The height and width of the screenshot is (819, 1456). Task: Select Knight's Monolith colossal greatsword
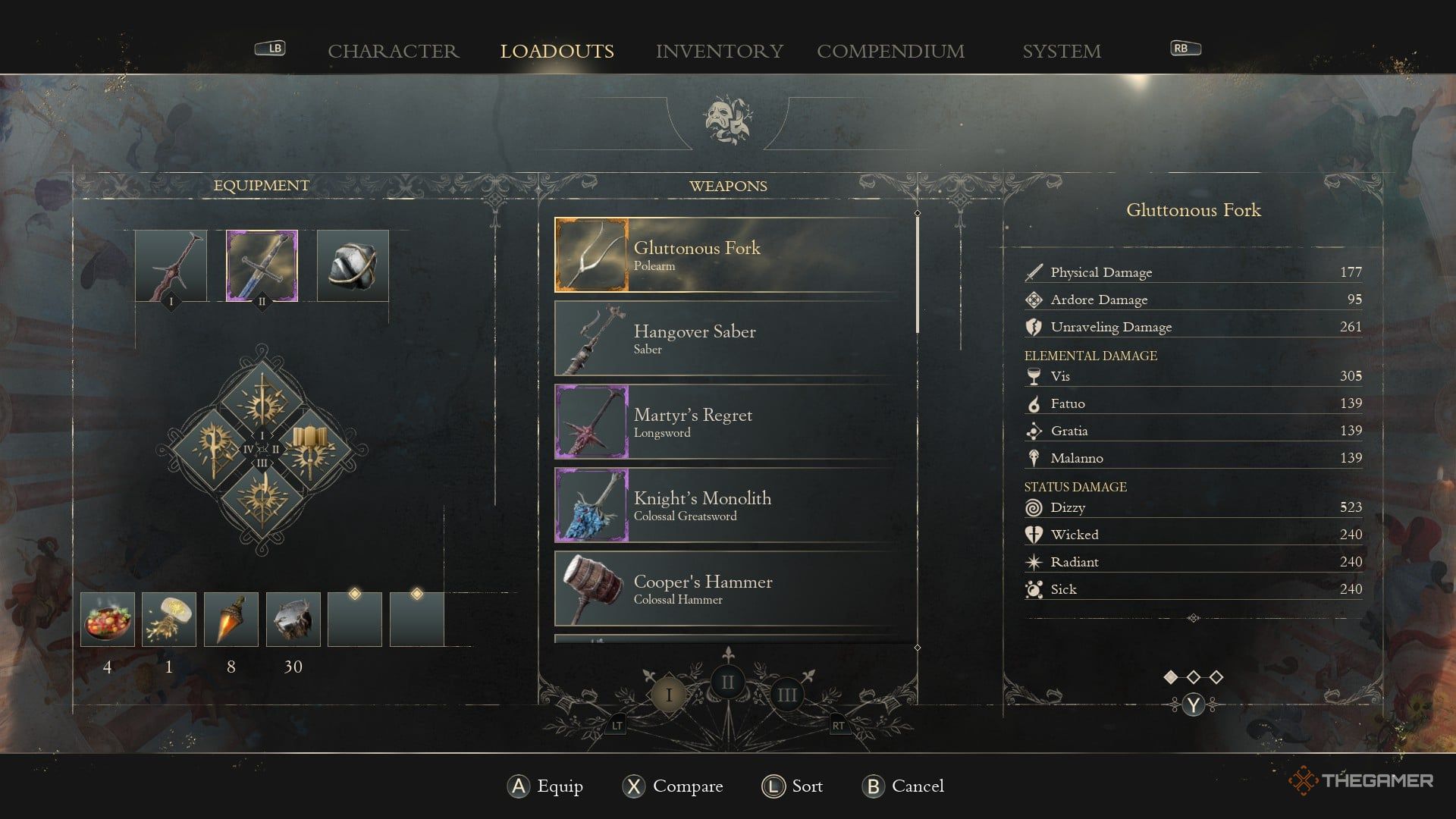pos(734,505)
